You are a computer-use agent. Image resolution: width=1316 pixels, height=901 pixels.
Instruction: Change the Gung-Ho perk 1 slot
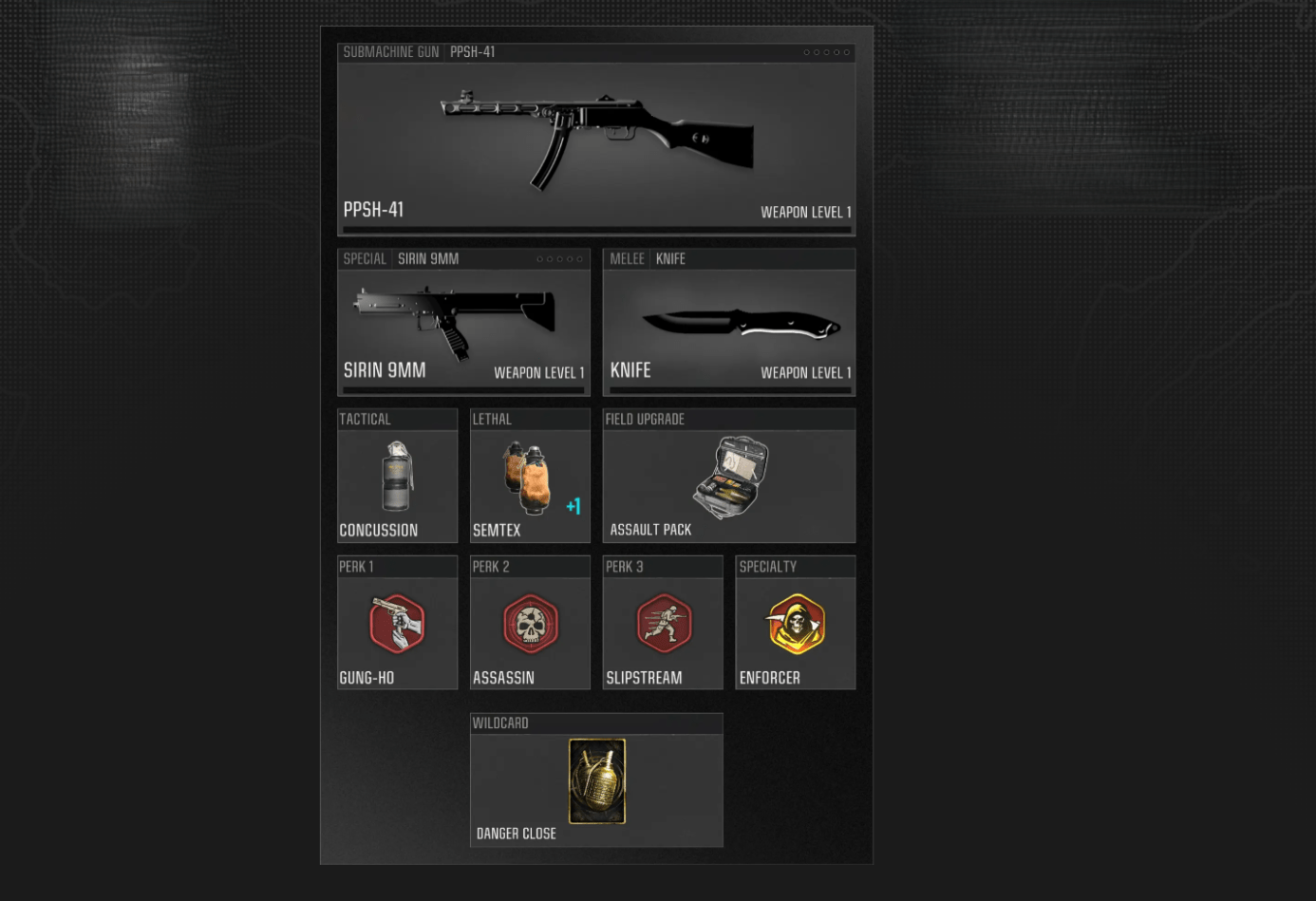397,625
